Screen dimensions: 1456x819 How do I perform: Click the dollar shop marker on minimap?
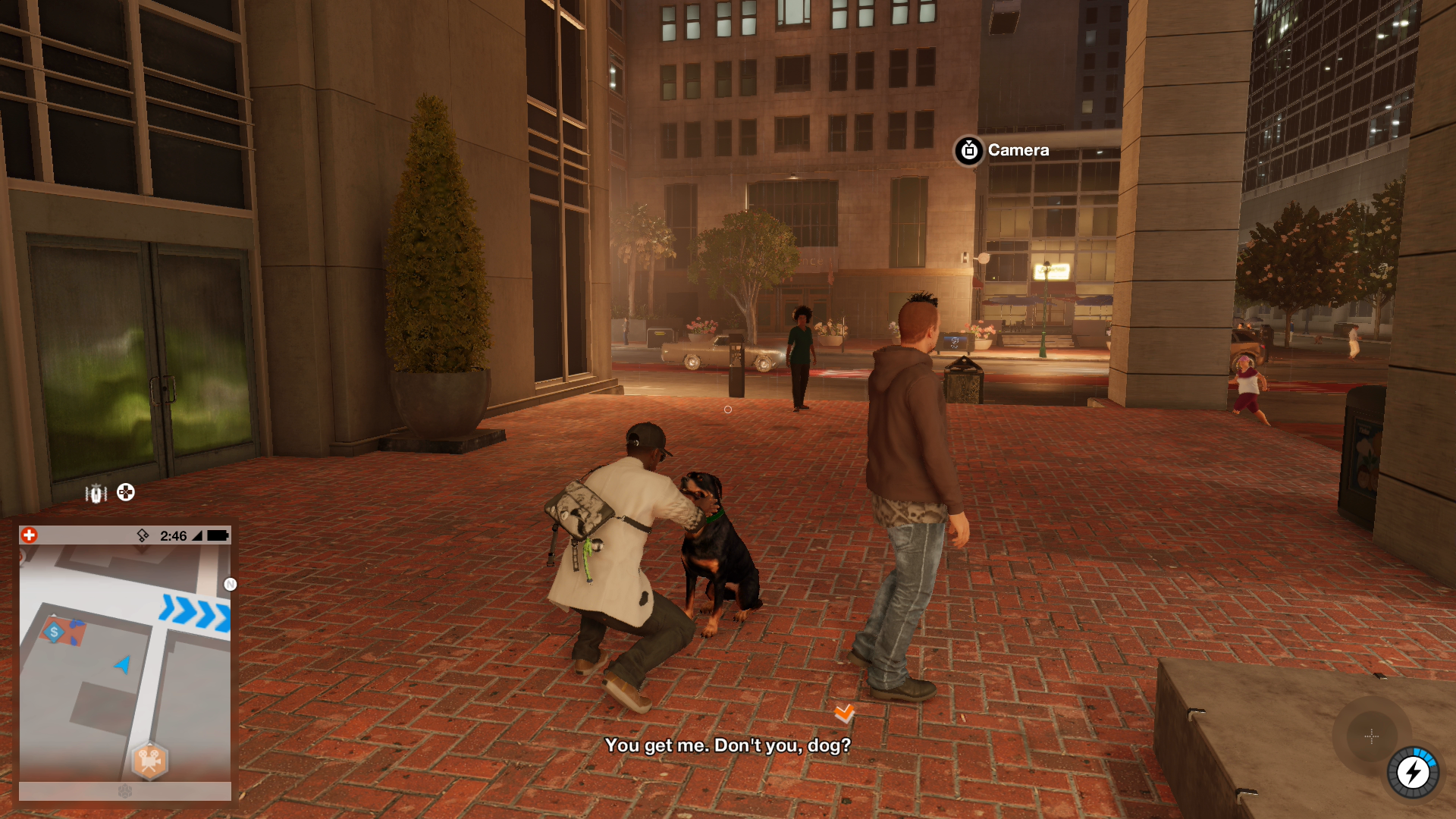tap(54, 632)
